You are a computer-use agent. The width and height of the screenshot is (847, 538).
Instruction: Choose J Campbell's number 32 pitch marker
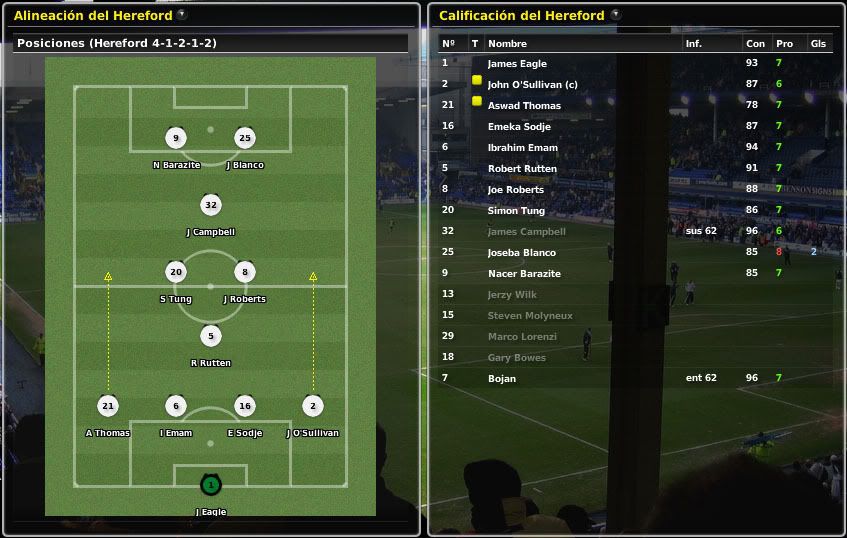[210, 205]
